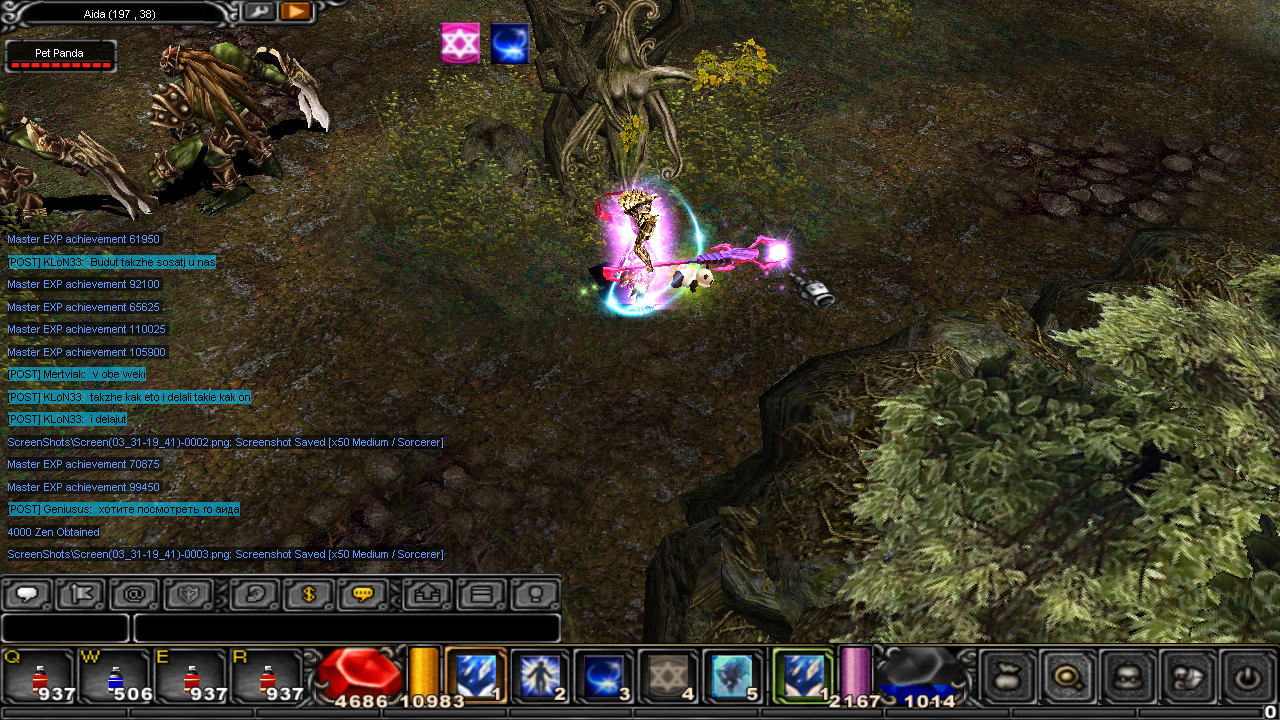1280x720 pixels.
Task: Click the orange play arrow button
Action: [x=295, y=11]
